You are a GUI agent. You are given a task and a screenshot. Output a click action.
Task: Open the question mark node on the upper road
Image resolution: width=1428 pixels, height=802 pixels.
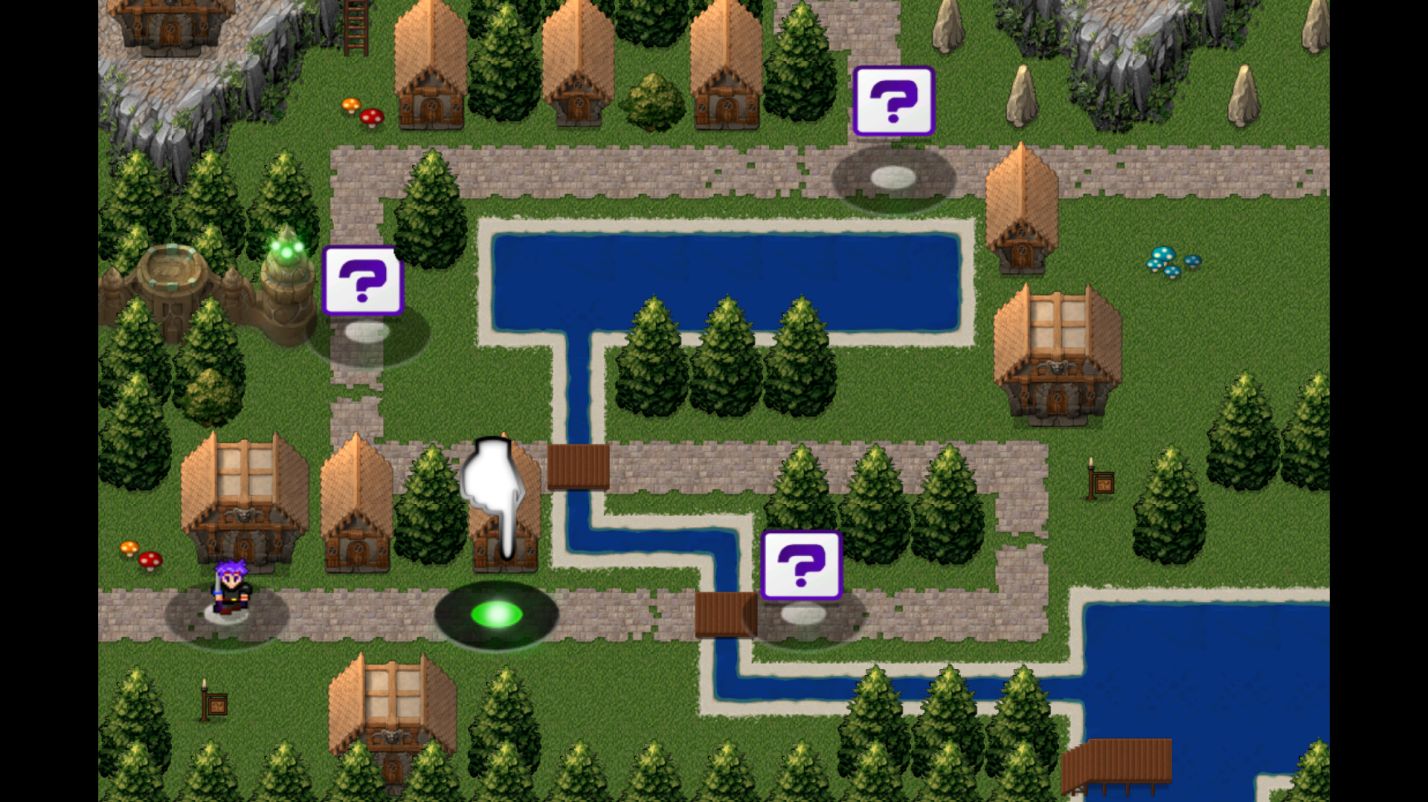pyautogui.click(x=893, y=178)
